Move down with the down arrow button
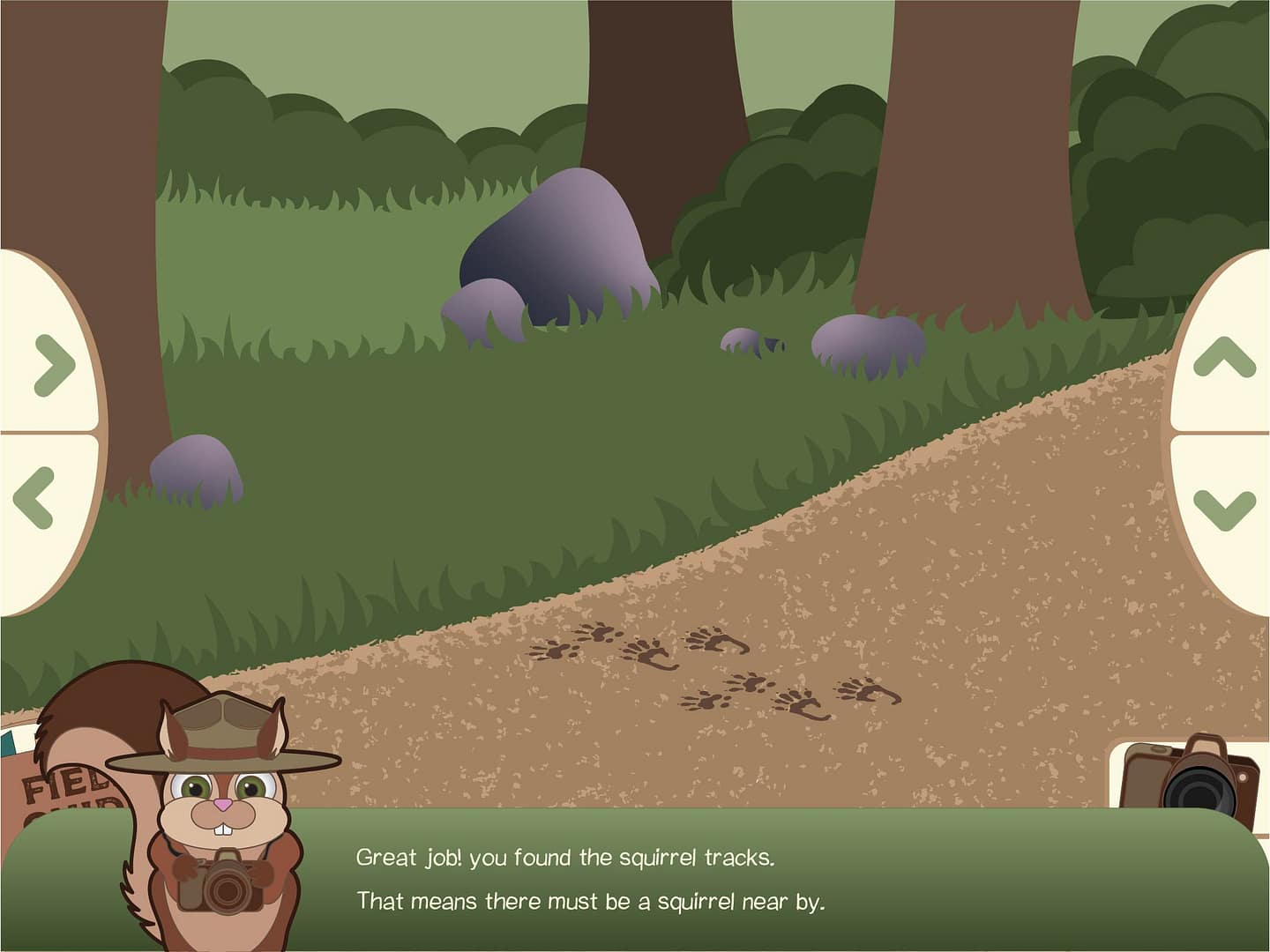Viewport: 1270px width, 952px height. [x=1224, y=509]
